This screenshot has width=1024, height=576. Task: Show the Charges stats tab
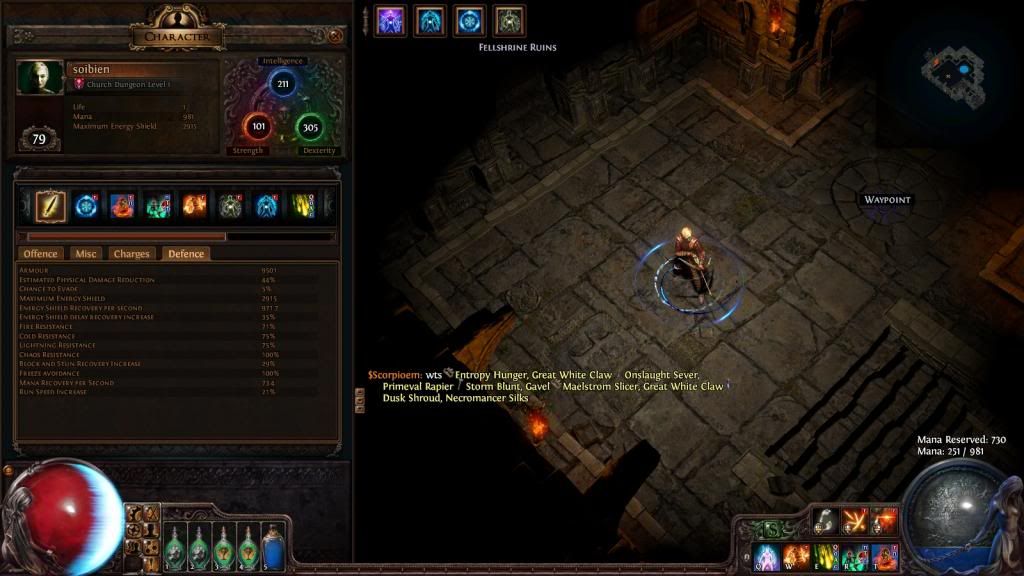click(131, 254)
